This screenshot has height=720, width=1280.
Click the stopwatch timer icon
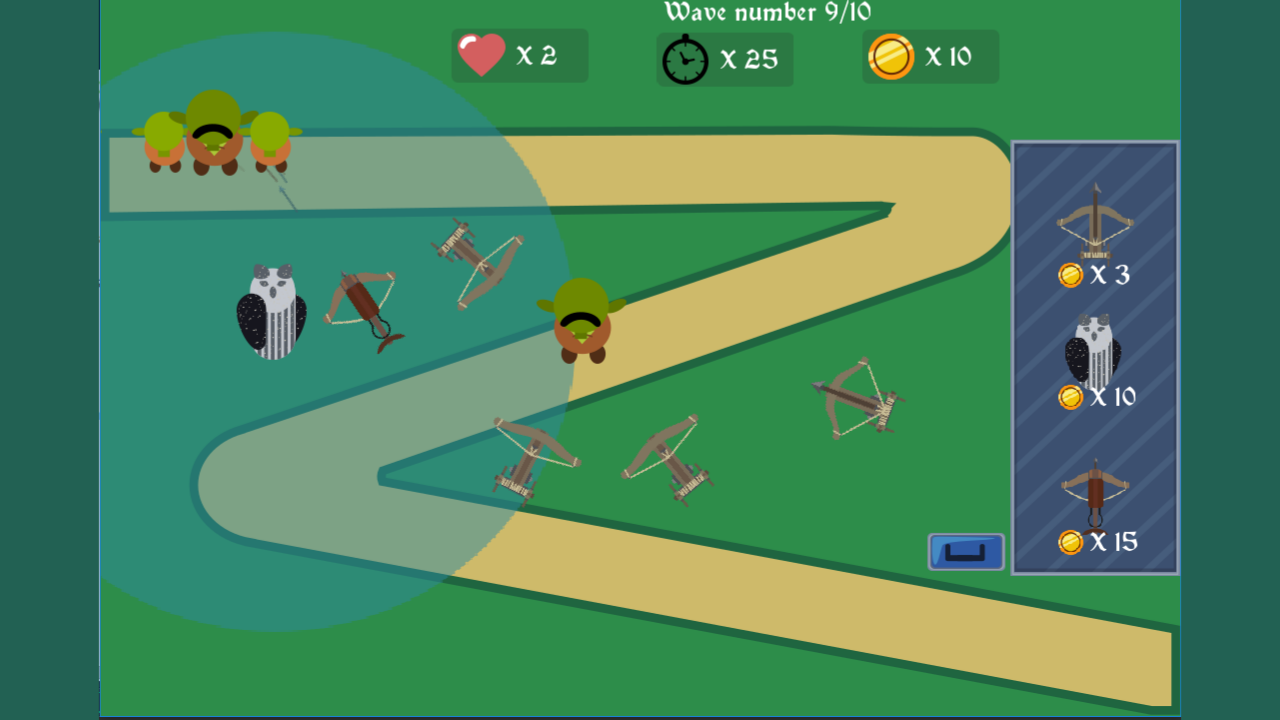click(x=684, y=60)
